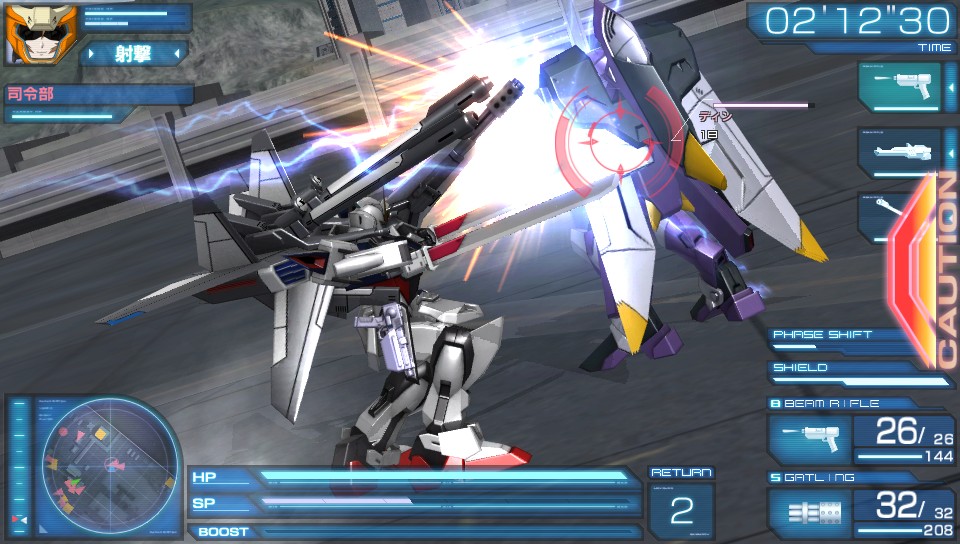The height and width of the screenshot is (544, 960).
Task: Select the highlighted beam pistol weapon slot
Action: tap(899, 87)
